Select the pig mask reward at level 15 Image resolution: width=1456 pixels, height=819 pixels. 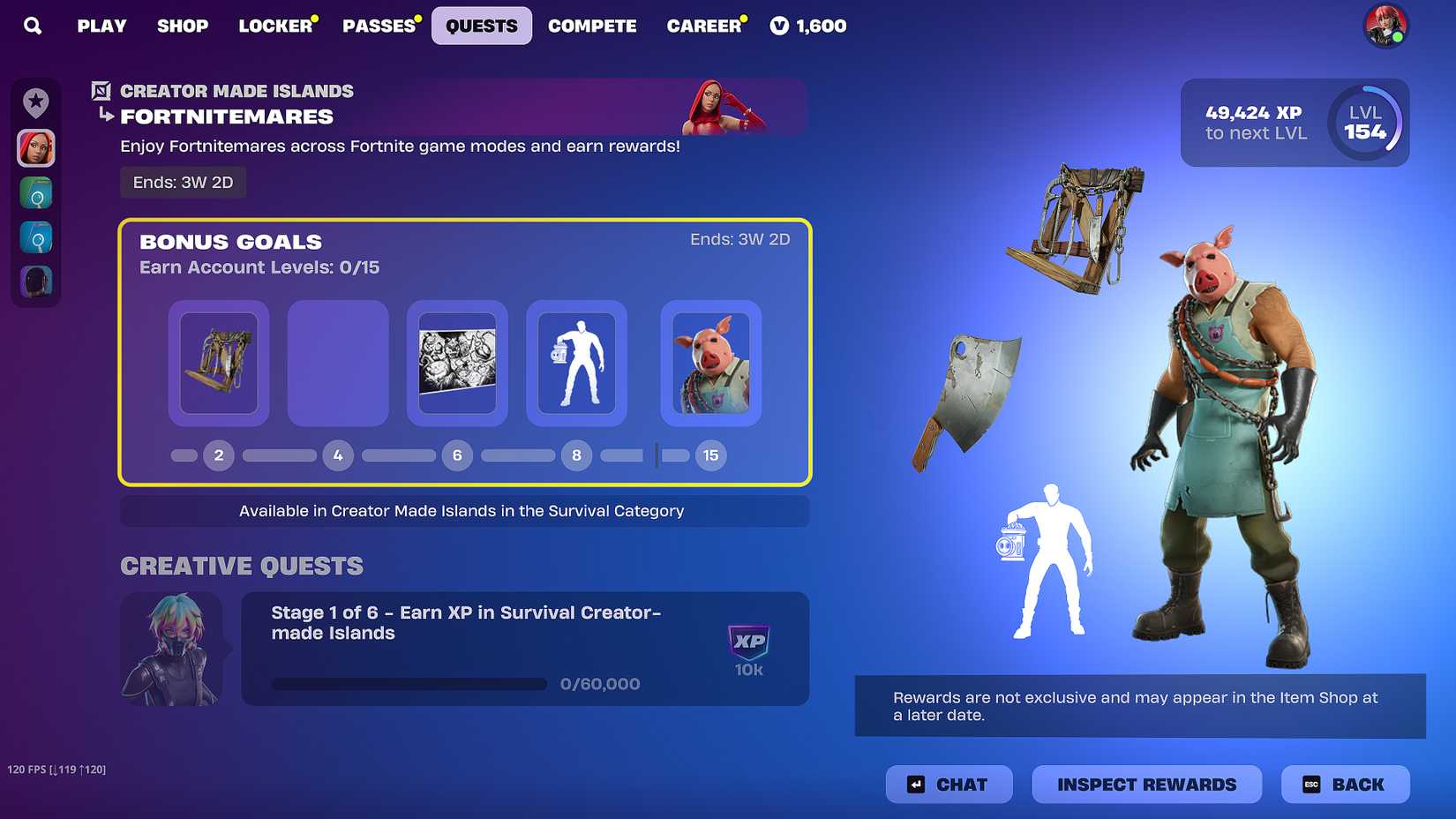710,363
